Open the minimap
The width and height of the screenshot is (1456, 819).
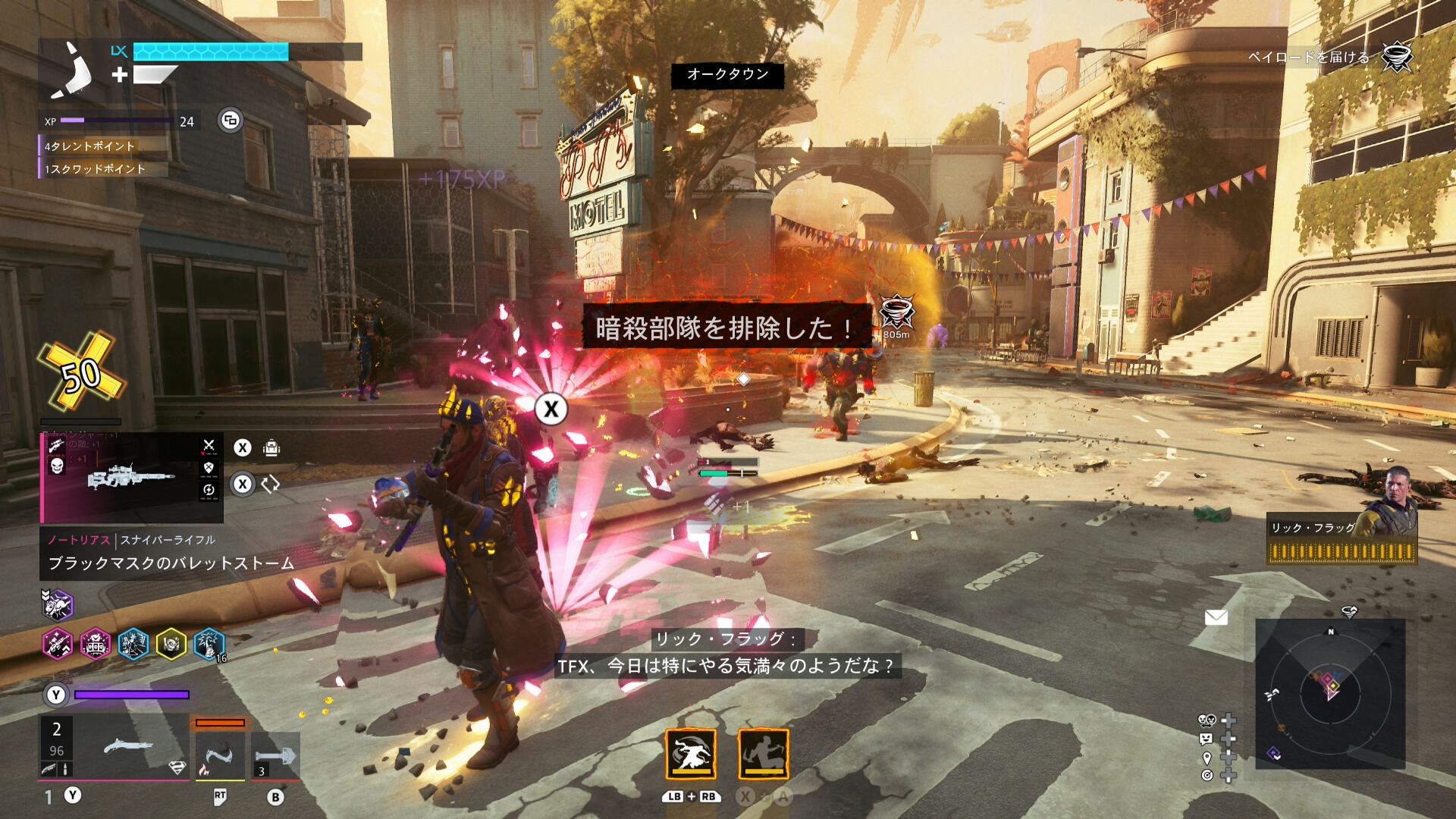[x=1330, y=693]
